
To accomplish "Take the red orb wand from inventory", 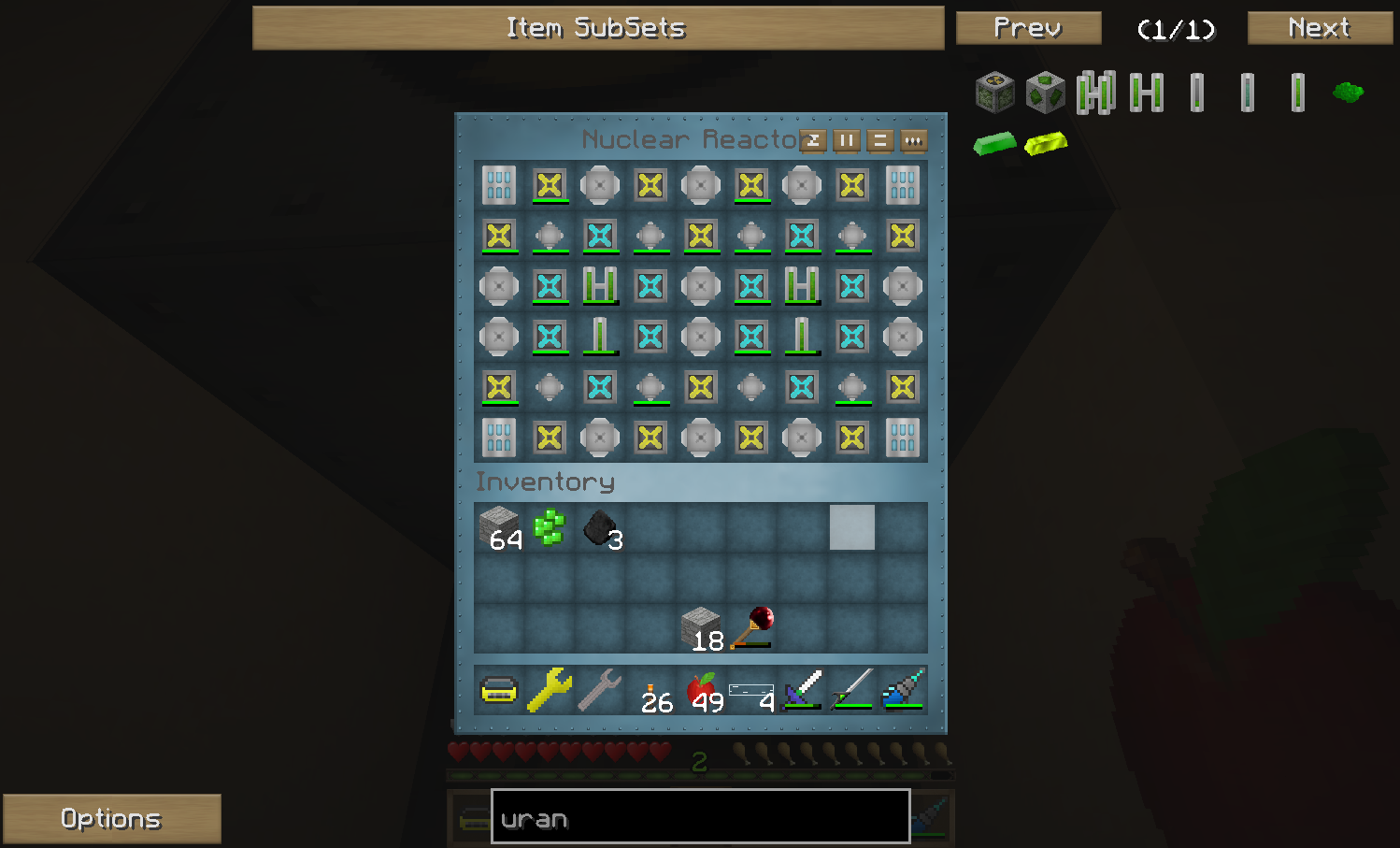I will tap(752, 627).
